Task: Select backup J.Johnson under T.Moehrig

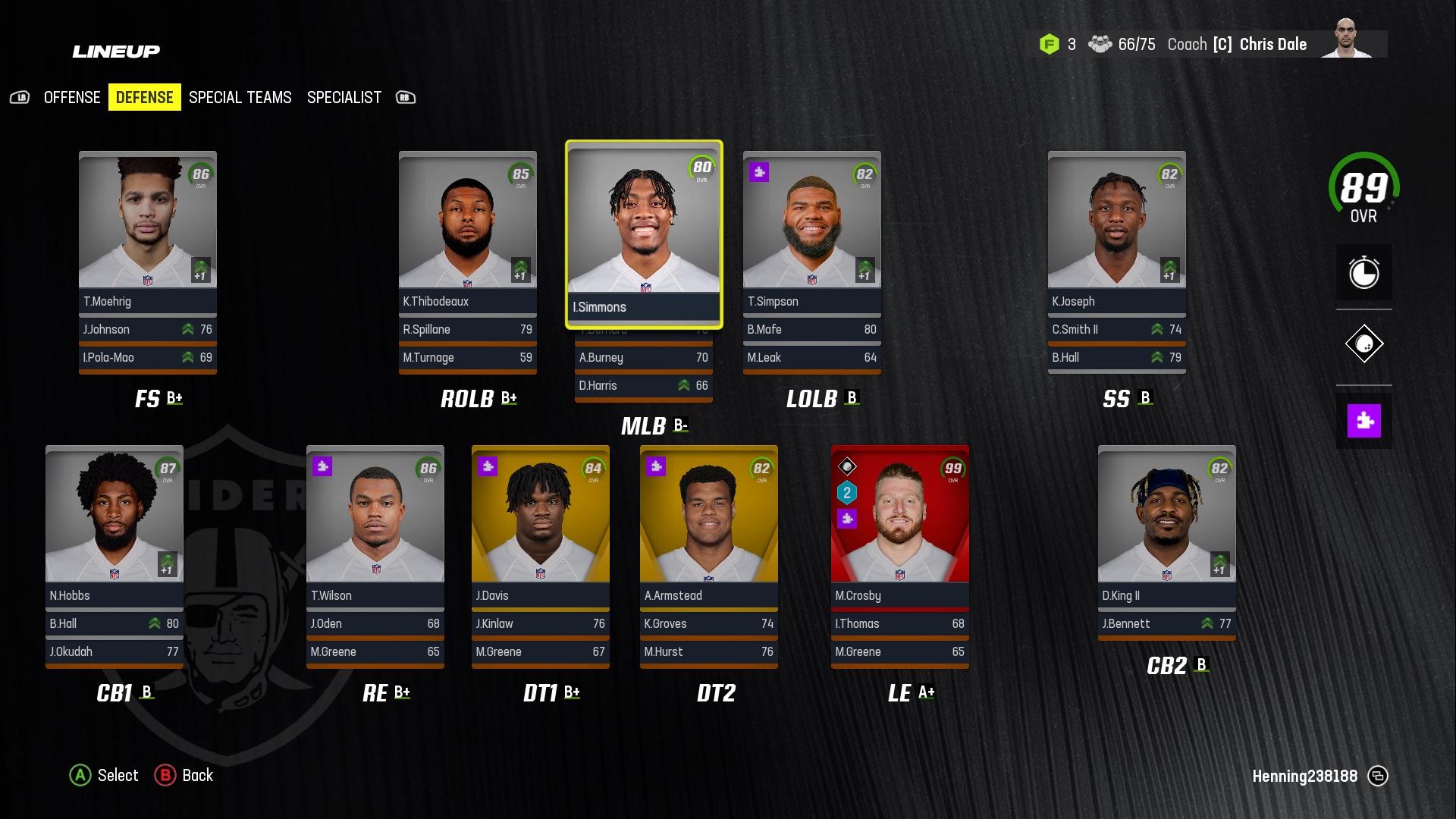Action: pyautogui.click(x=147, y=329)
